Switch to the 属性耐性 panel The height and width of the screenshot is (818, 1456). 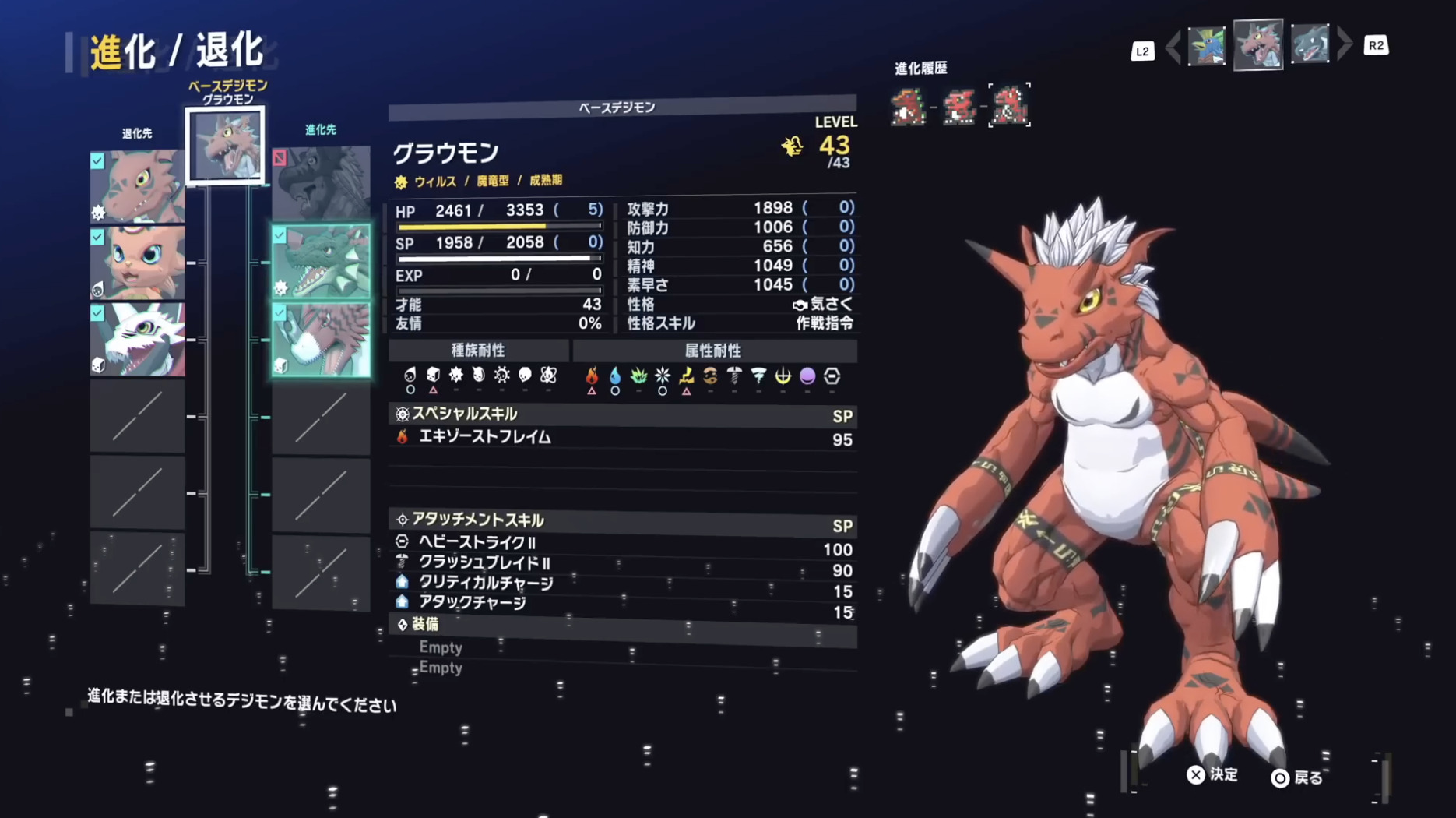coord(714,351)
